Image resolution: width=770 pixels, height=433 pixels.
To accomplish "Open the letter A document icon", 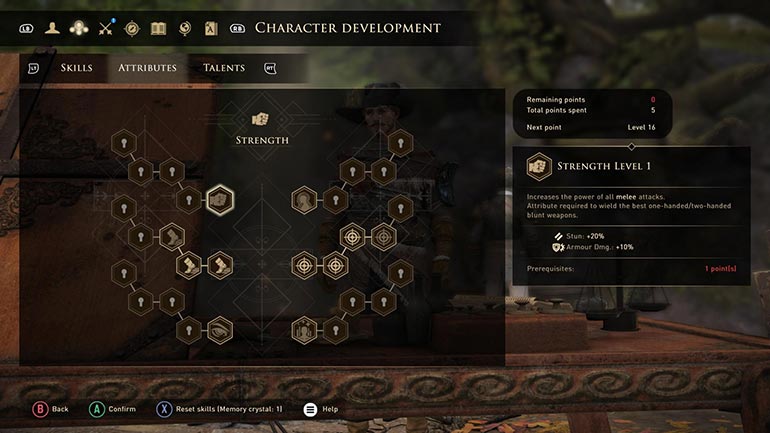I will click(211, 28).
